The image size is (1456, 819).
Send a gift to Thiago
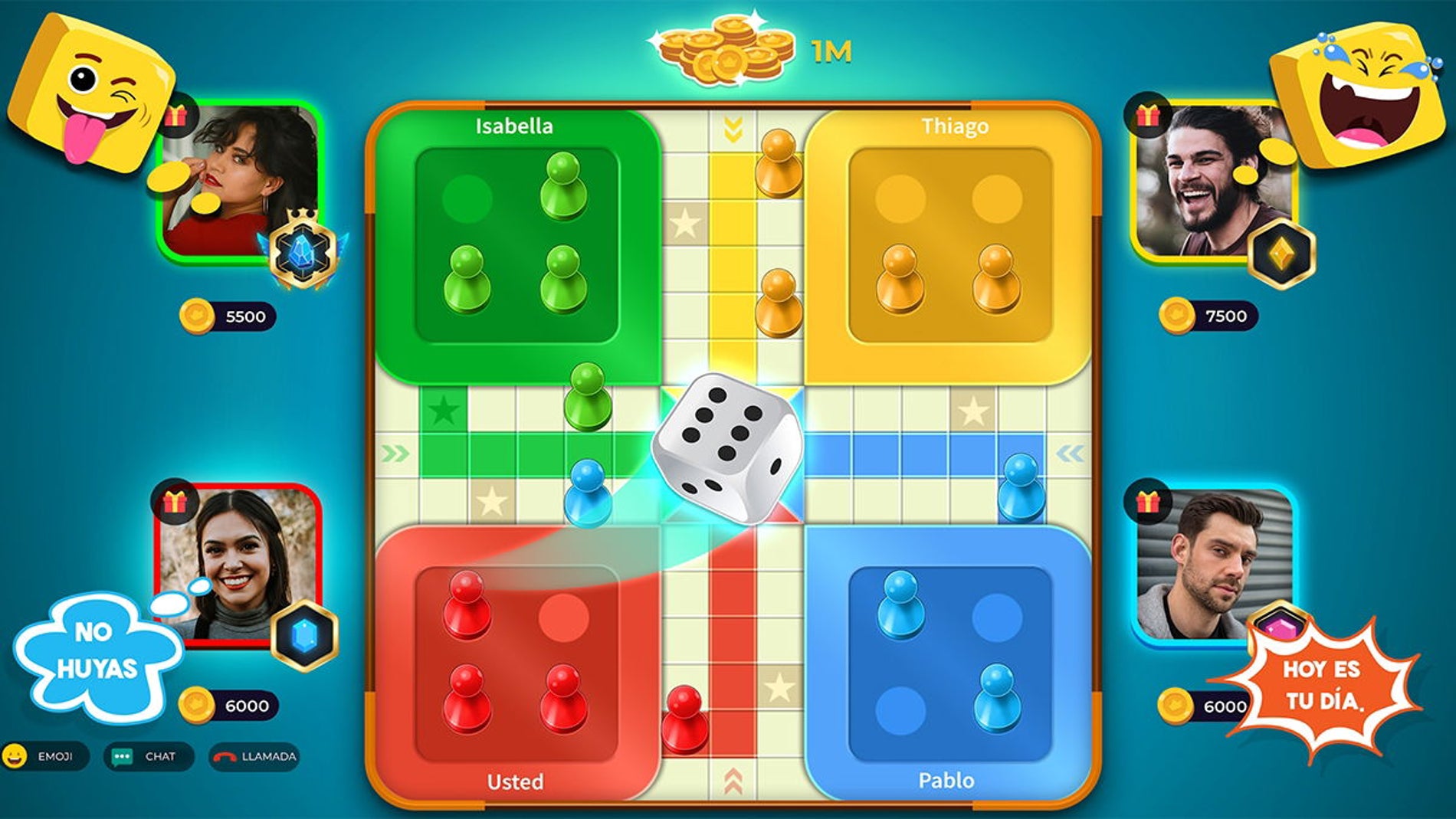1146,116
